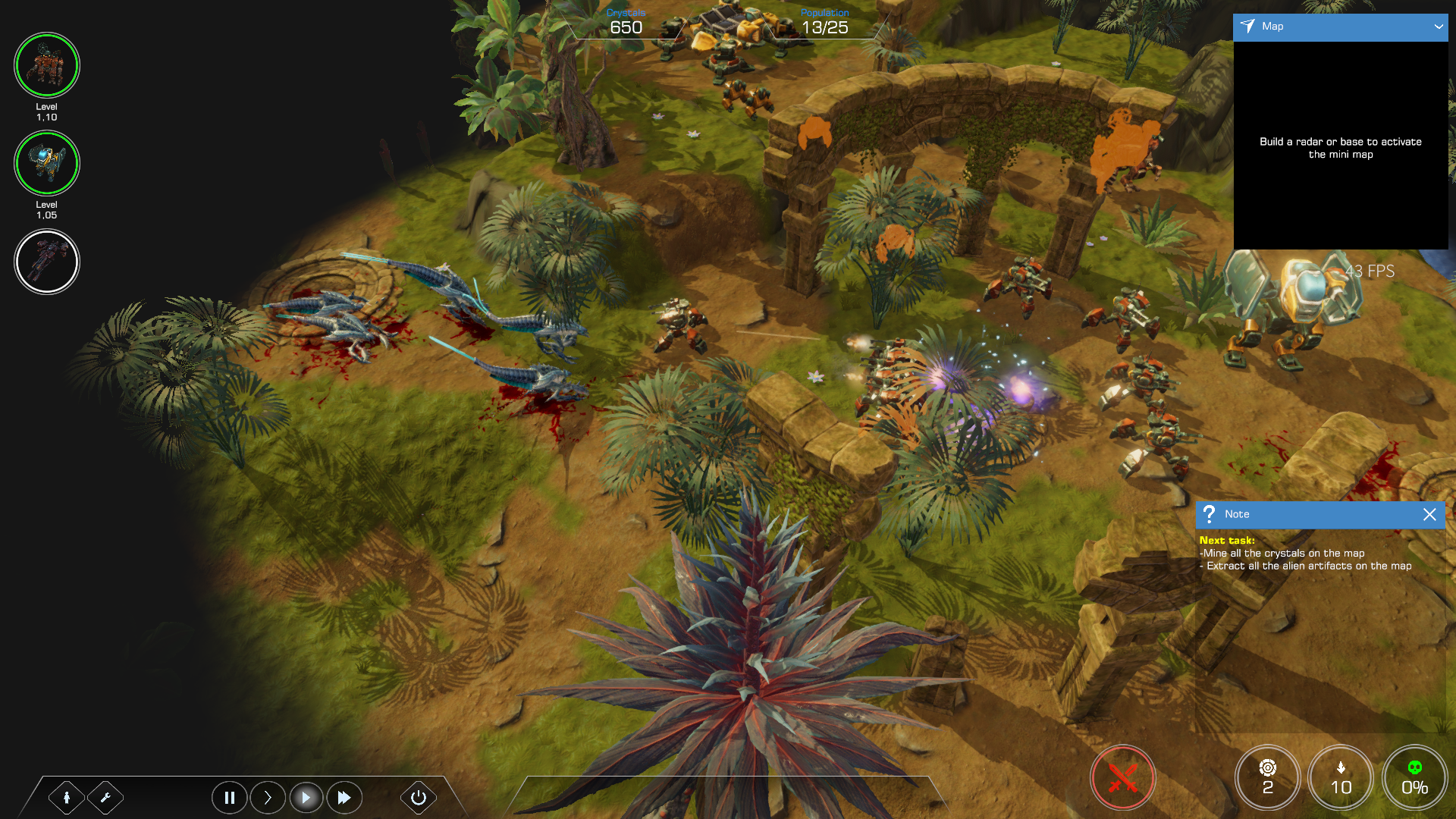Activate fast-forward speed
This screenshot has width=1456, height=819.
click(344, 798)
